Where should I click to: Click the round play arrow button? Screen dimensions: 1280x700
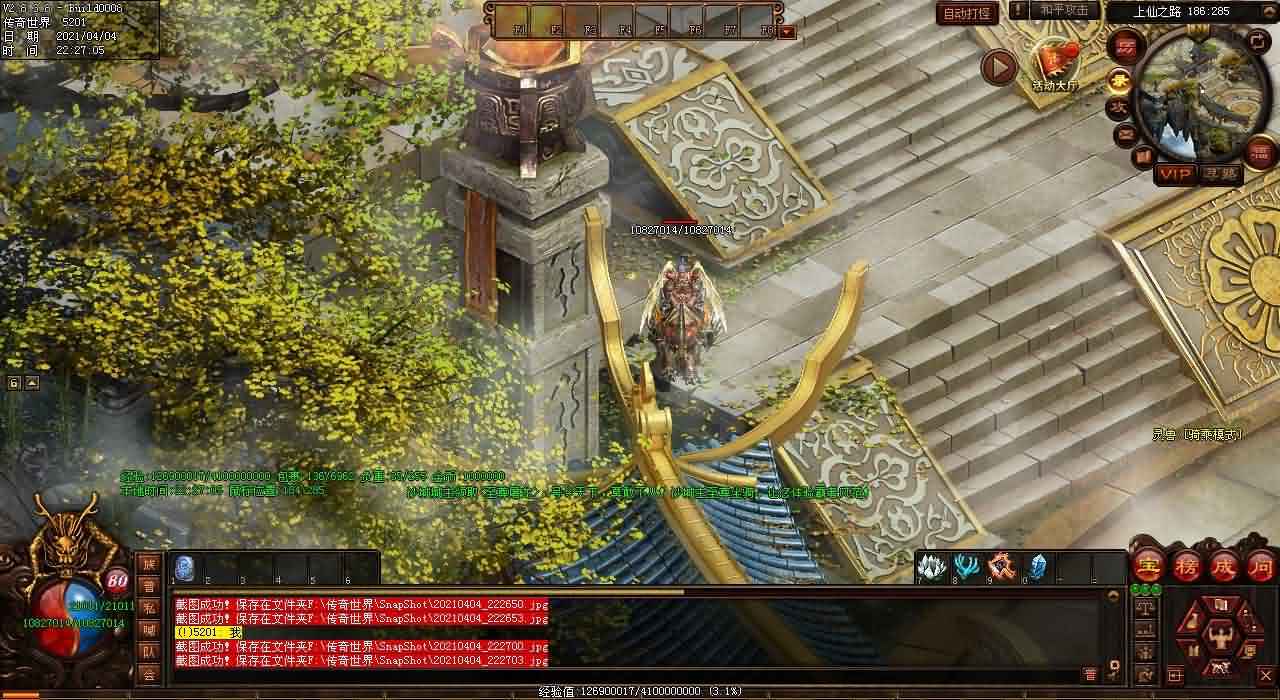998,67
